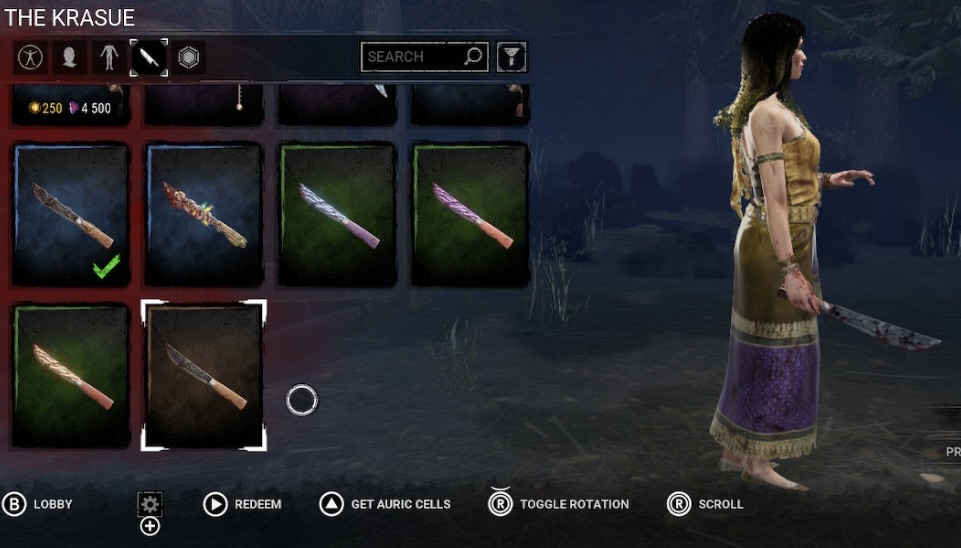Select the purple blade with orange handle
Image resolution: width=961 pixels, height=548 pixels.
(470, 214)
